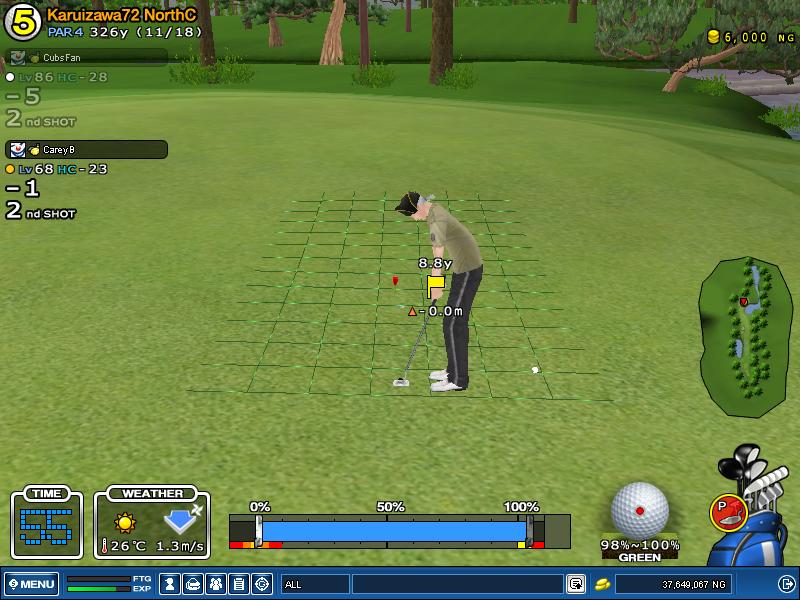This screenshot has width=800, height=600.
Task: Click the crosshair target toolbar icon
Action: 262,583
